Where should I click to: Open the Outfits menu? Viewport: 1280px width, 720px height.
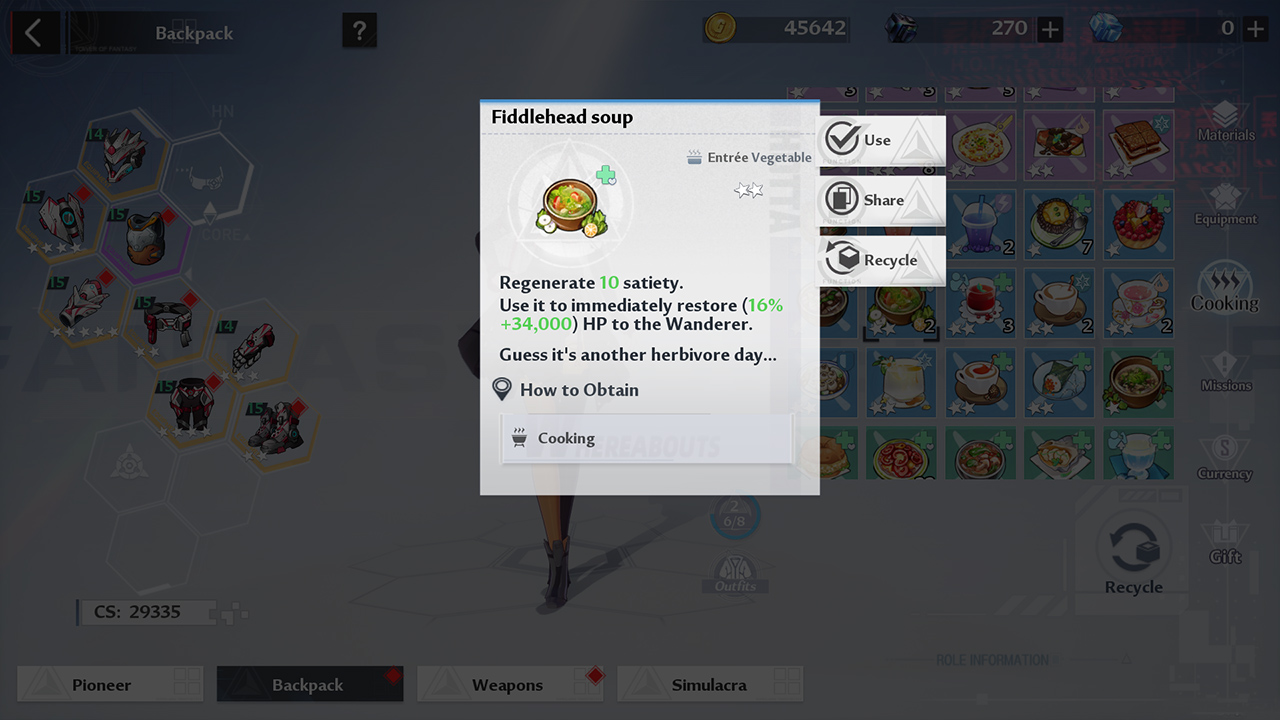point(736,570)
